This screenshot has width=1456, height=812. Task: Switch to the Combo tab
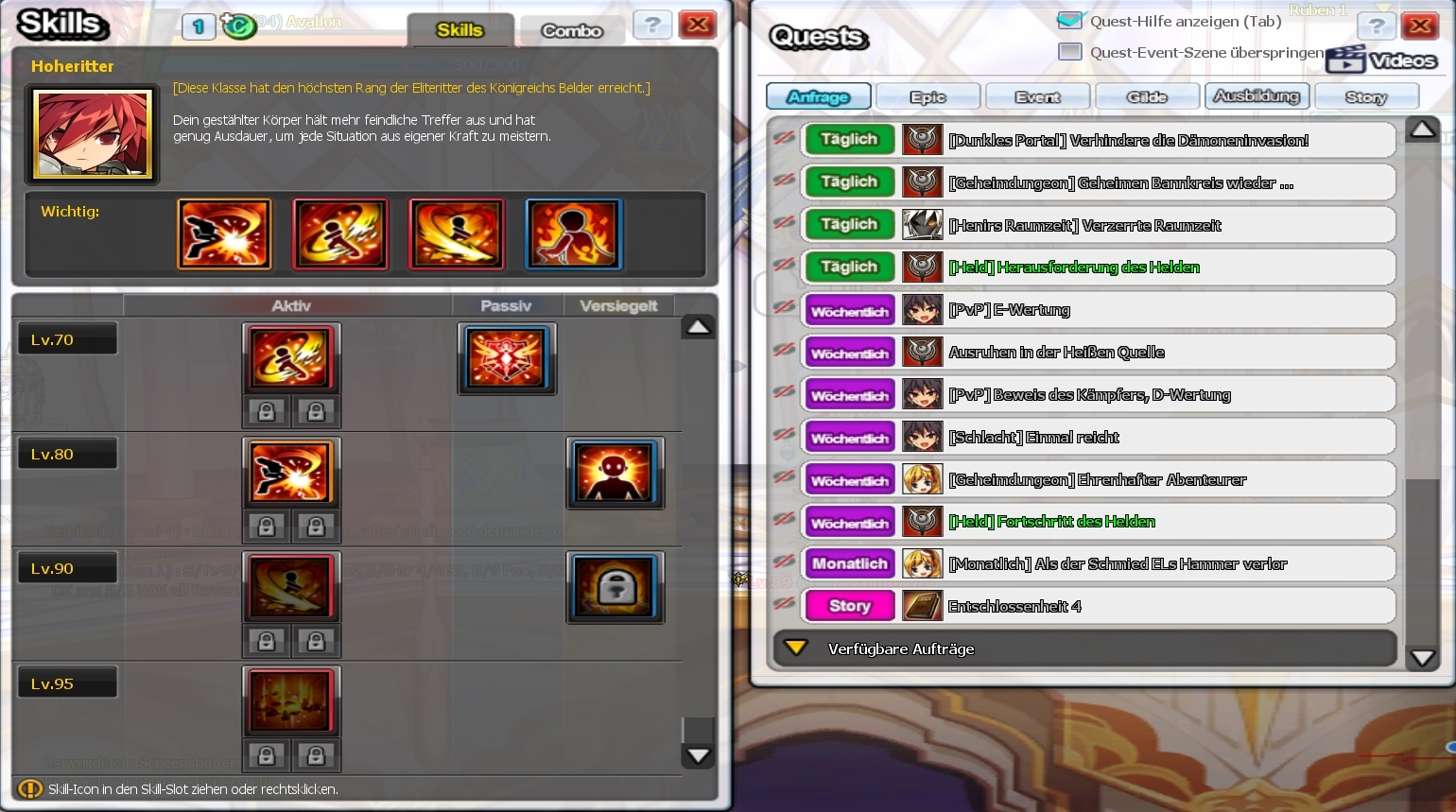571,31
